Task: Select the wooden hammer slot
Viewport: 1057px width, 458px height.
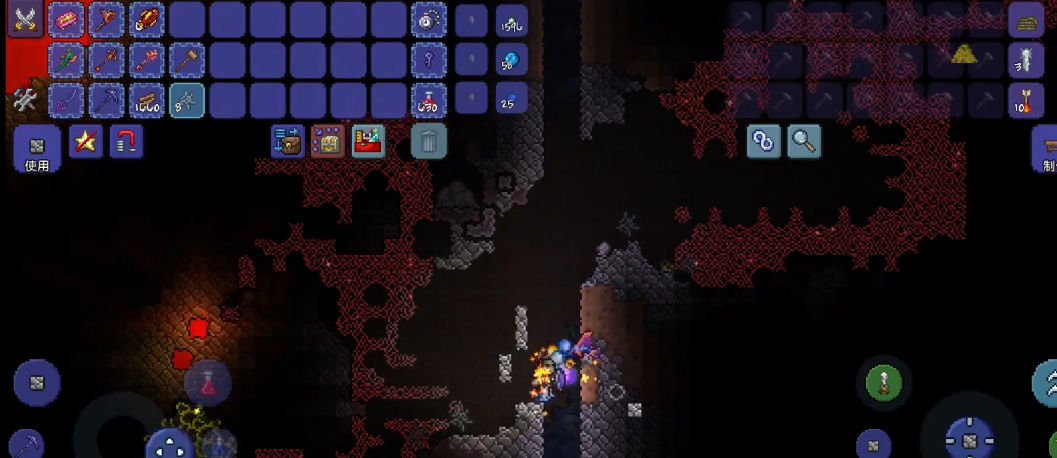Action: [187, 60]
